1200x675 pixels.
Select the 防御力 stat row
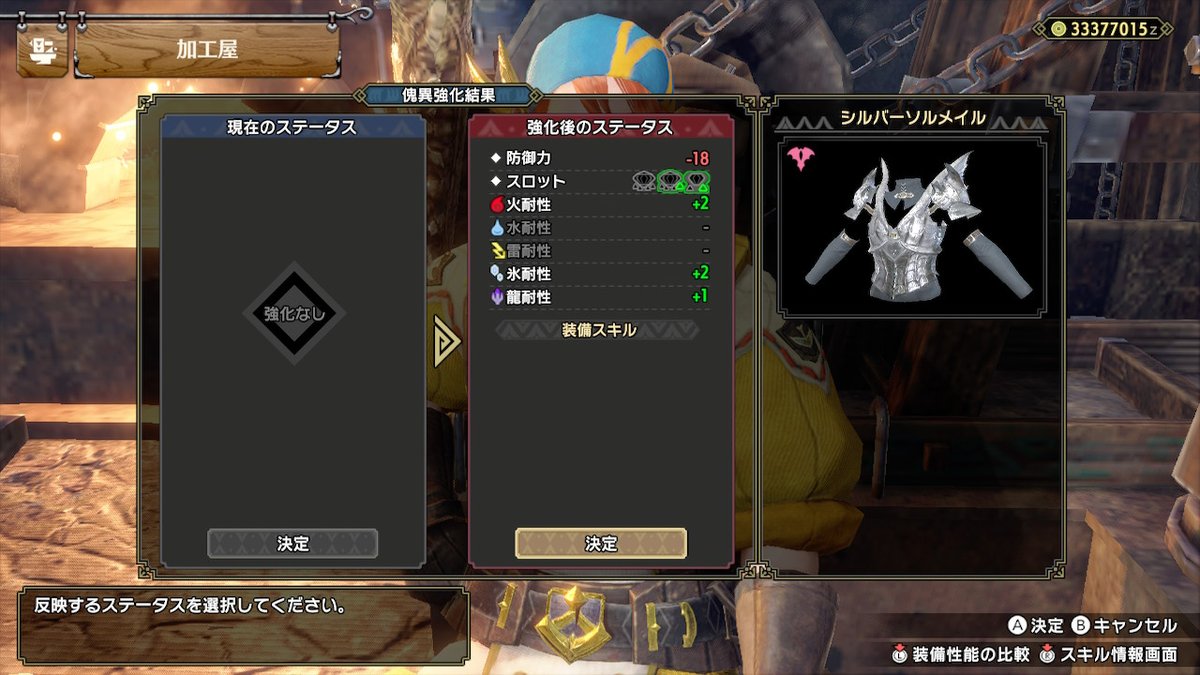601,158
